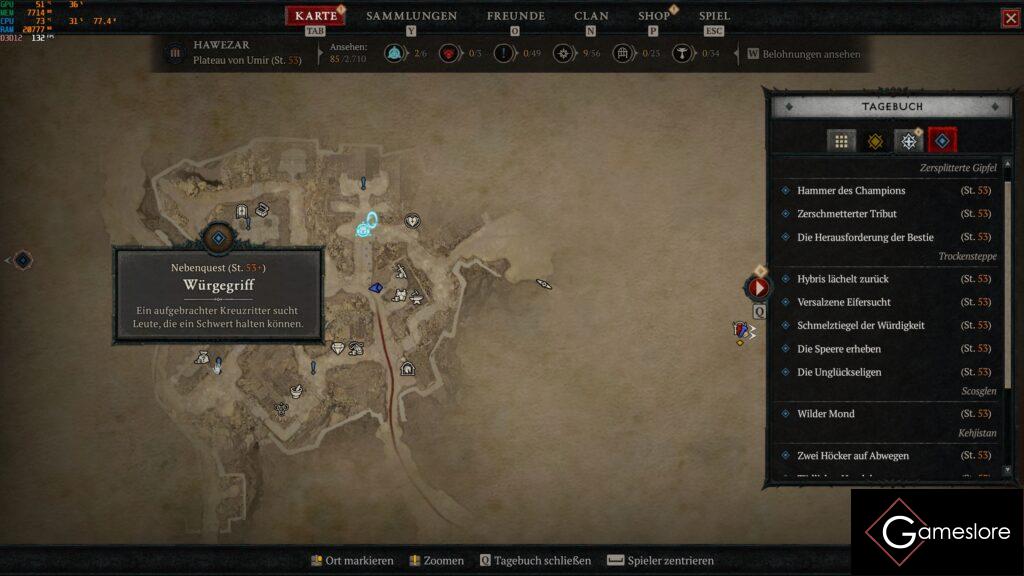Go to the Shop tab

coord(654,16)
